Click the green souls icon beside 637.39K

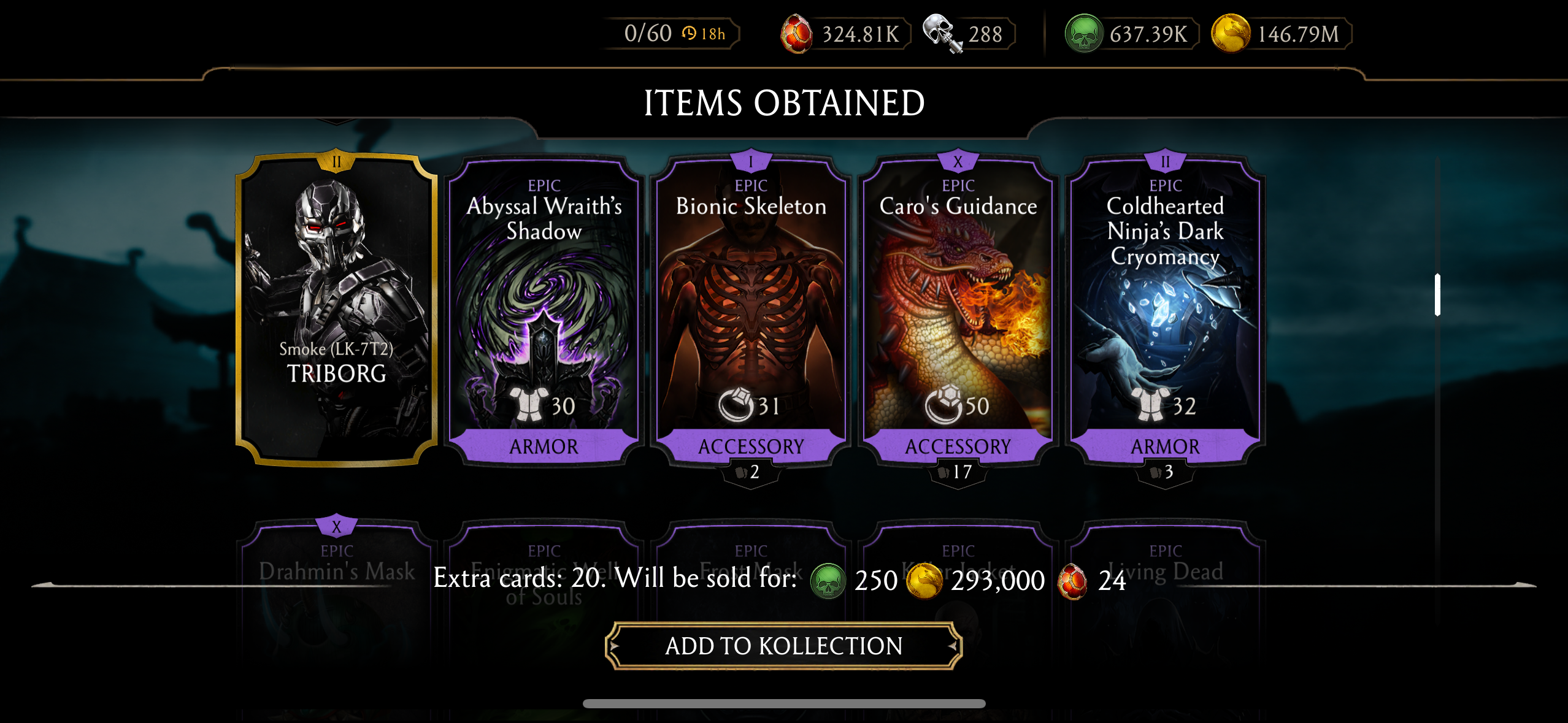click(1085, 34)
